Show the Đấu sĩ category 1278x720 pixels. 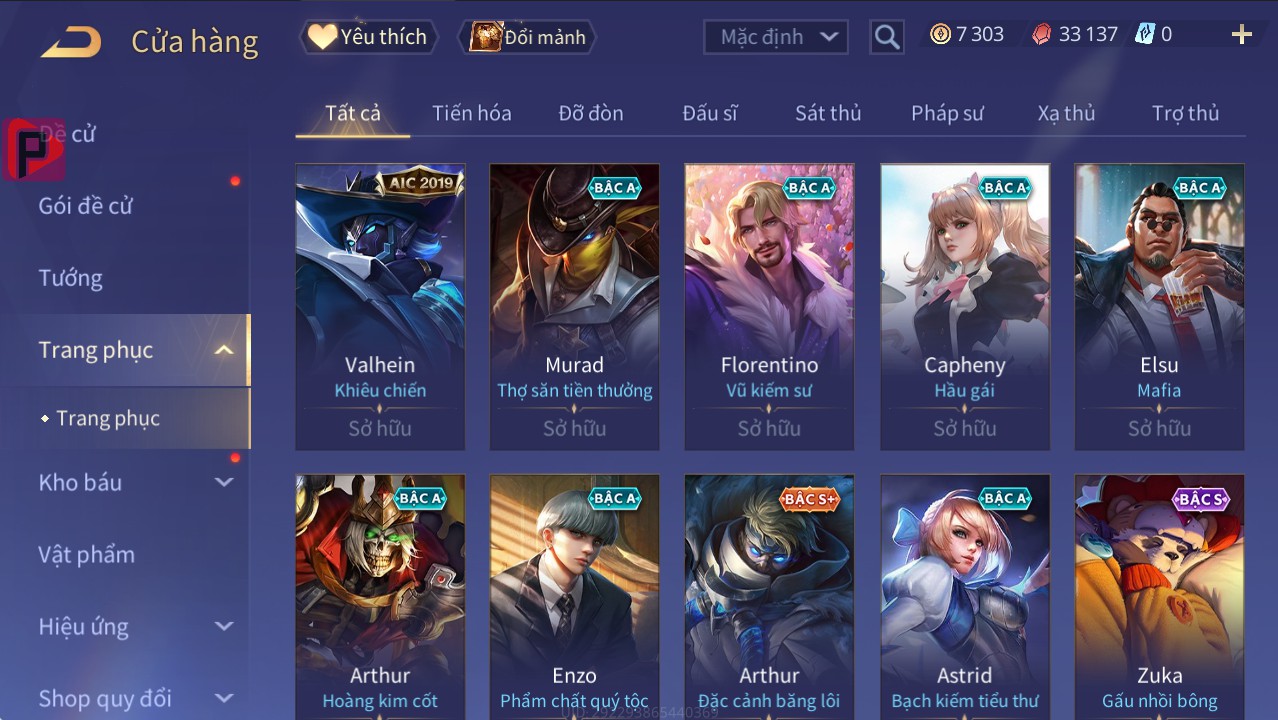click(709, 113)
